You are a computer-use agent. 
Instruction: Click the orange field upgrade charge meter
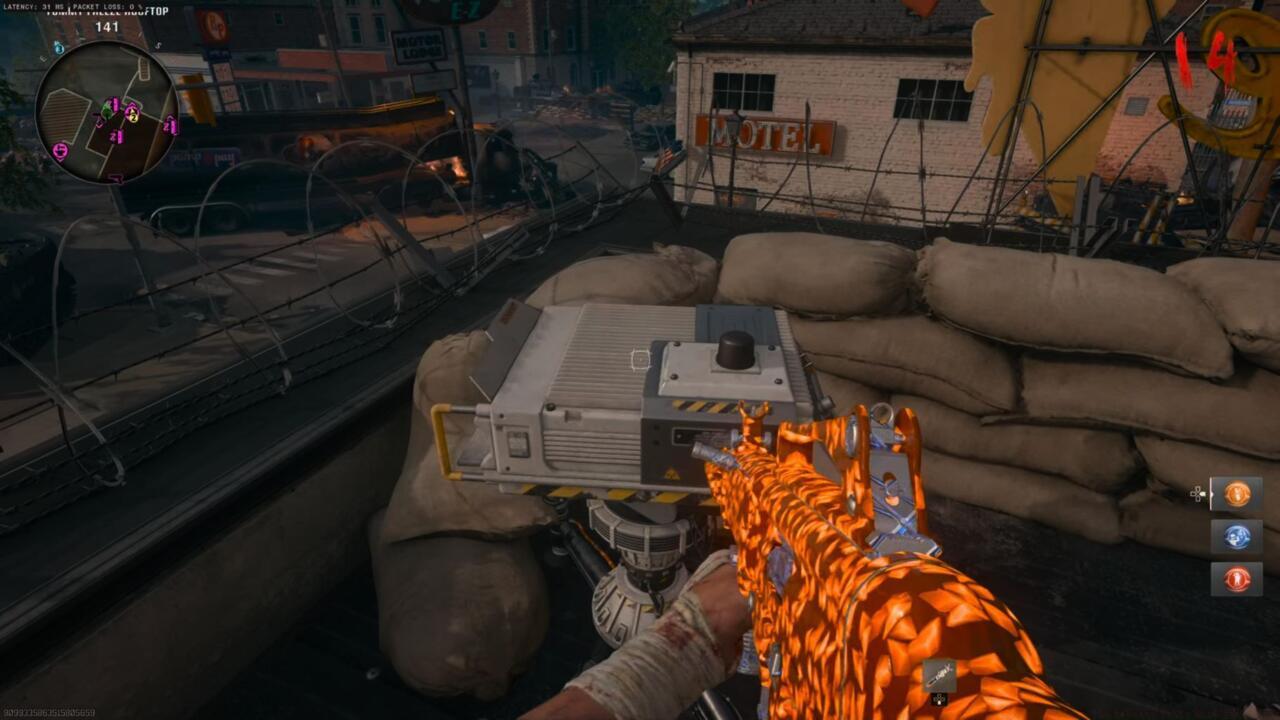click(1211, 493)
